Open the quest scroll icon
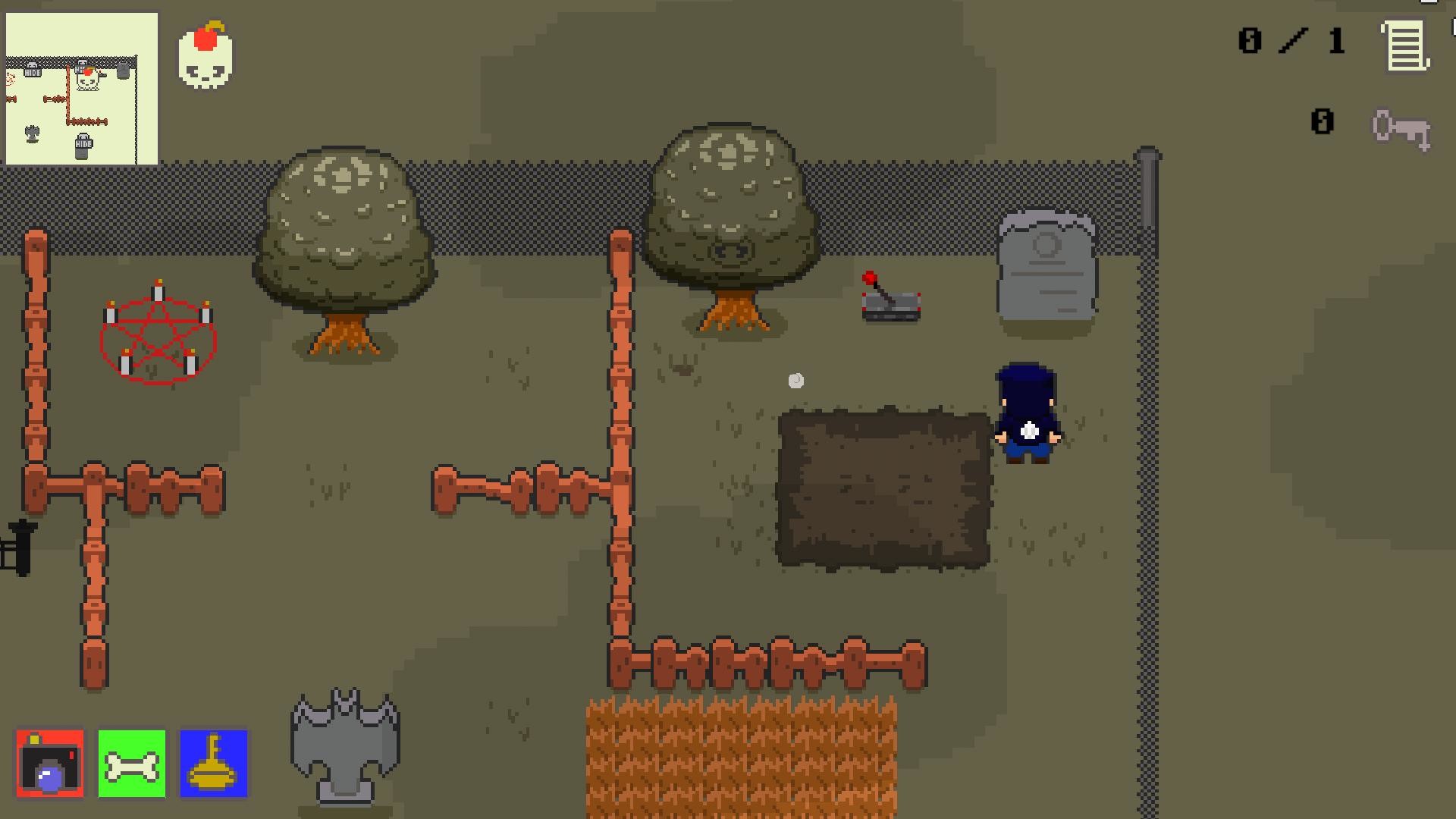 click(x=1405, y=45)
